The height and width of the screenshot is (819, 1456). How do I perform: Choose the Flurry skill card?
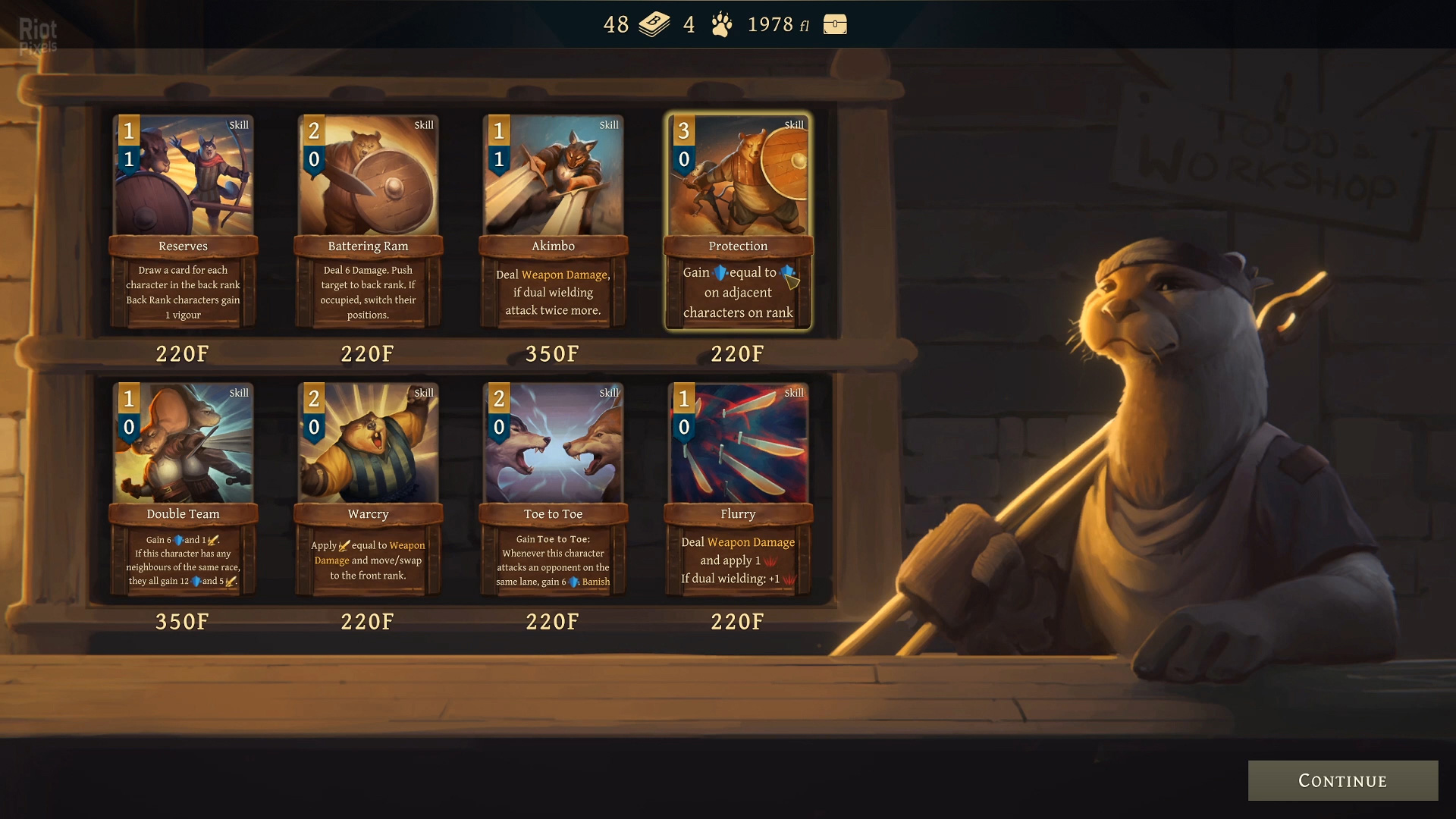(738, 489)
